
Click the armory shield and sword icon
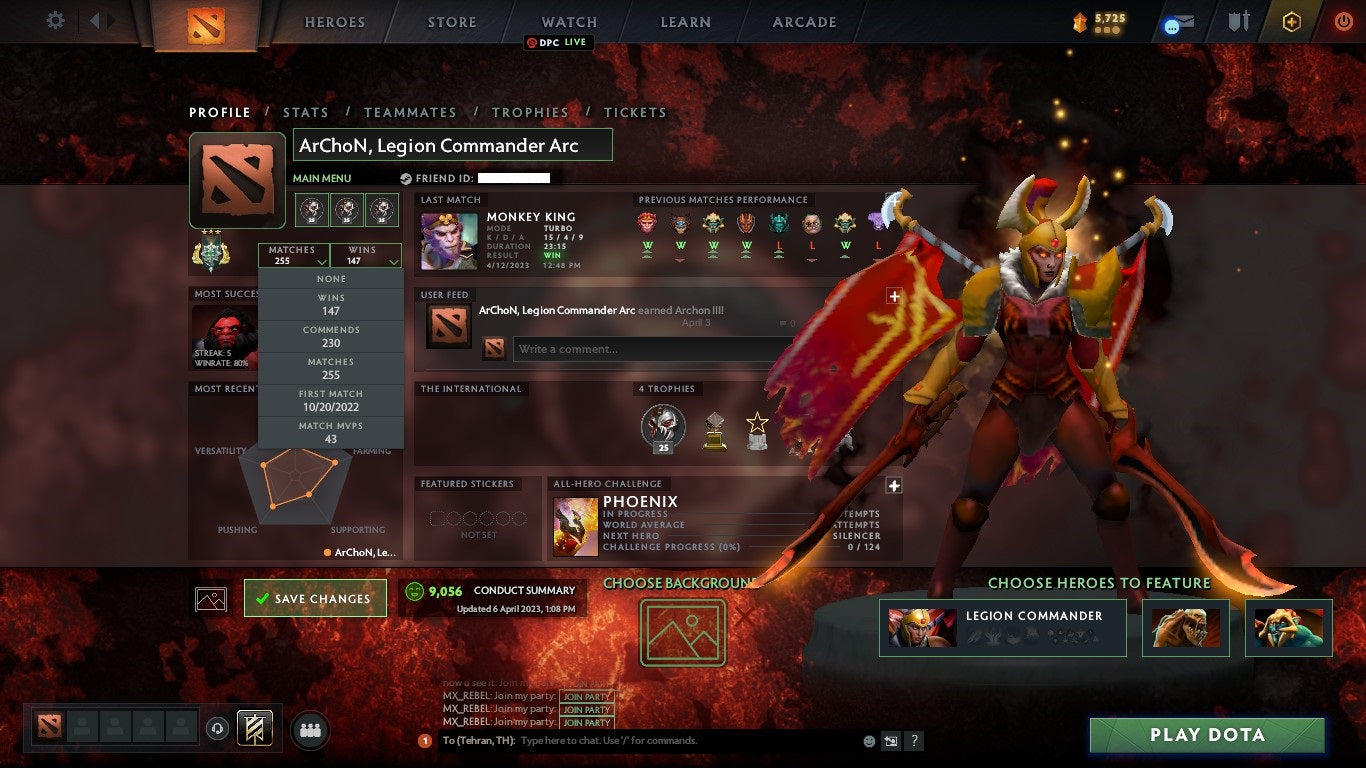click(1239, 21)
